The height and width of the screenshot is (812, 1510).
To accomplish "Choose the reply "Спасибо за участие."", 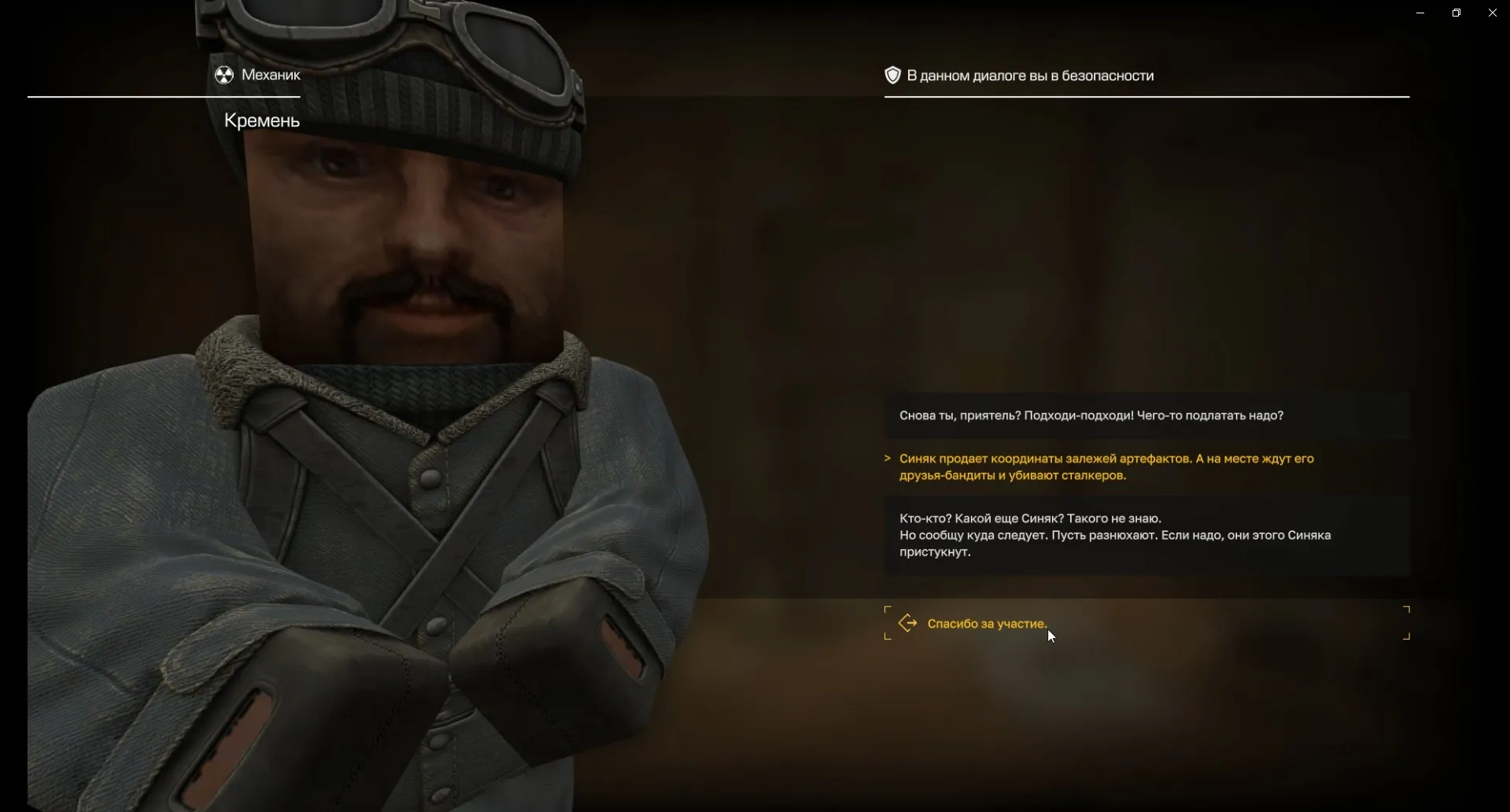I will (x=987, y=624).
